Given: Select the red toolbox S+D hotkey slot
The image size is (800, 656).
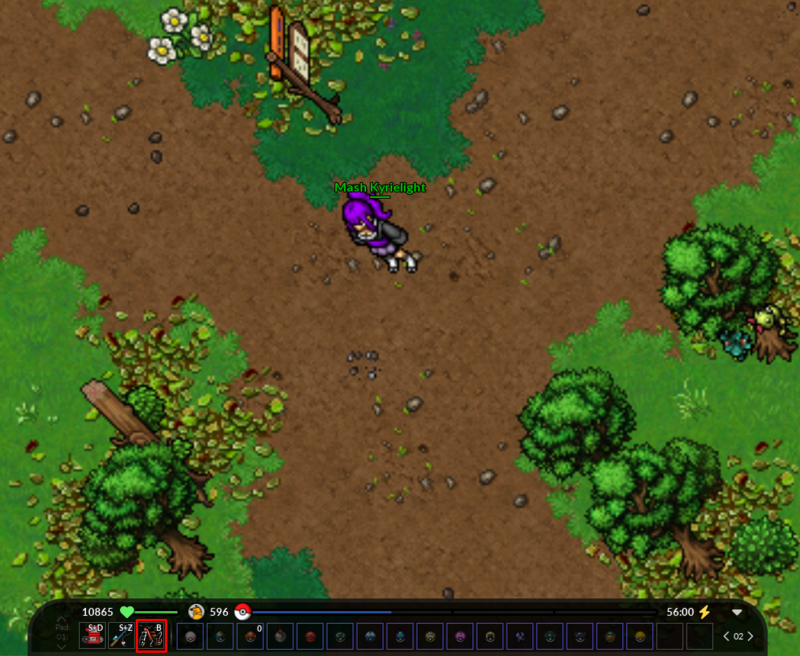Looking at the screenshot, I should [93, 635].
